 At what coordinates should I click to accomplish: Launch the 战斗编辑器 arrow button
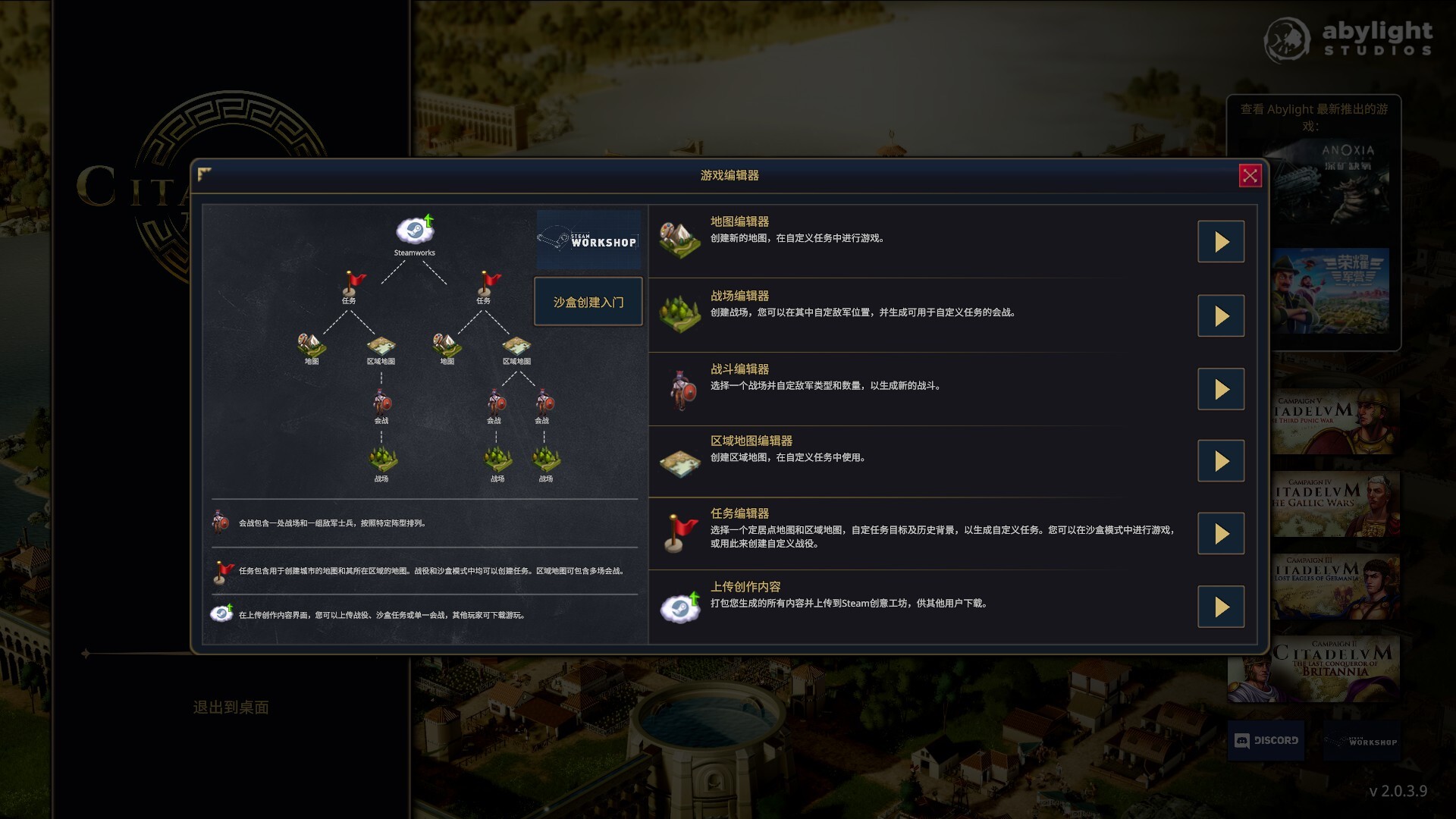click(1221, 388)
